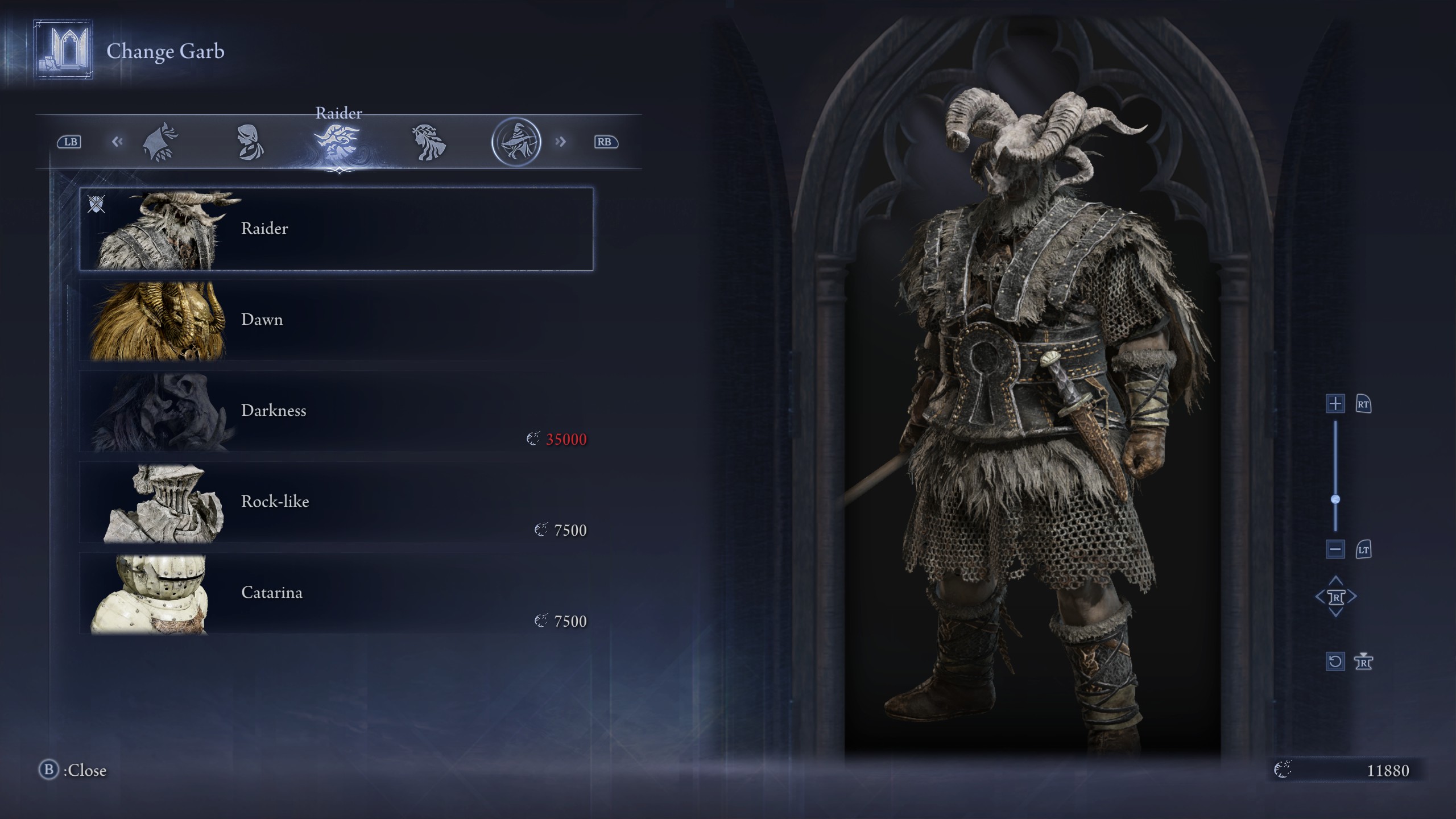The width and height of the screenshot is (1456, 819).
Task: Click the Raider category title label
Action: pyautogui.click(x=340, y=113)
